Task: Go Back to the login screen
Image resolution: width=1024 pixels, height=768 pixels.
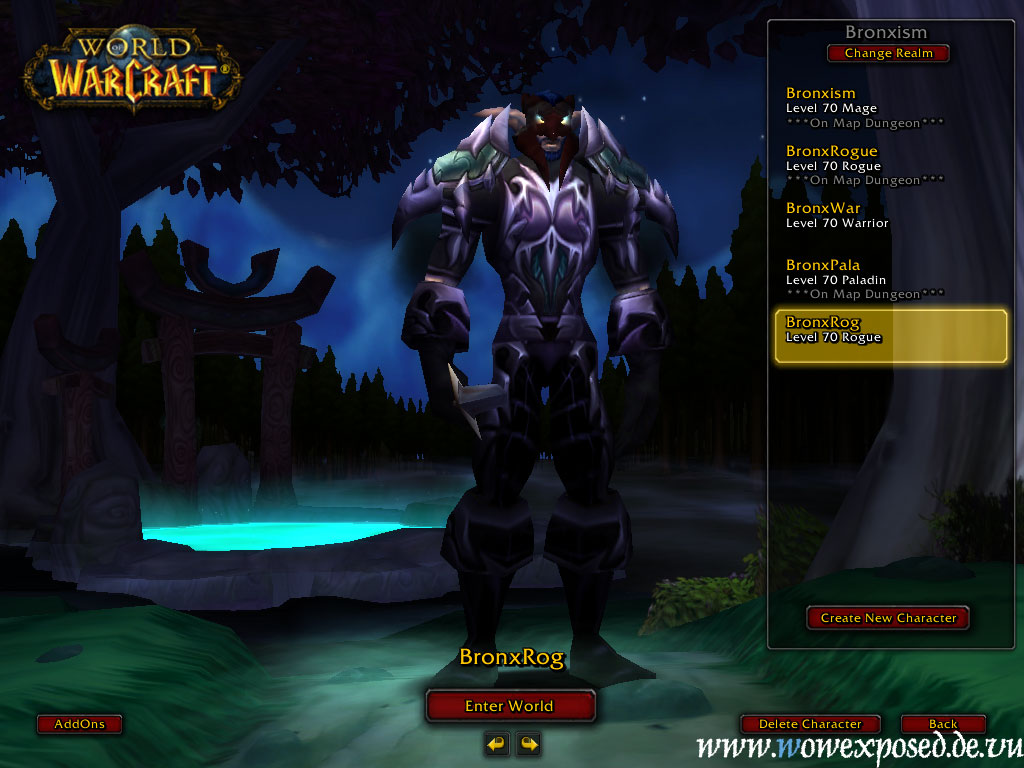Action: (942, 724)
